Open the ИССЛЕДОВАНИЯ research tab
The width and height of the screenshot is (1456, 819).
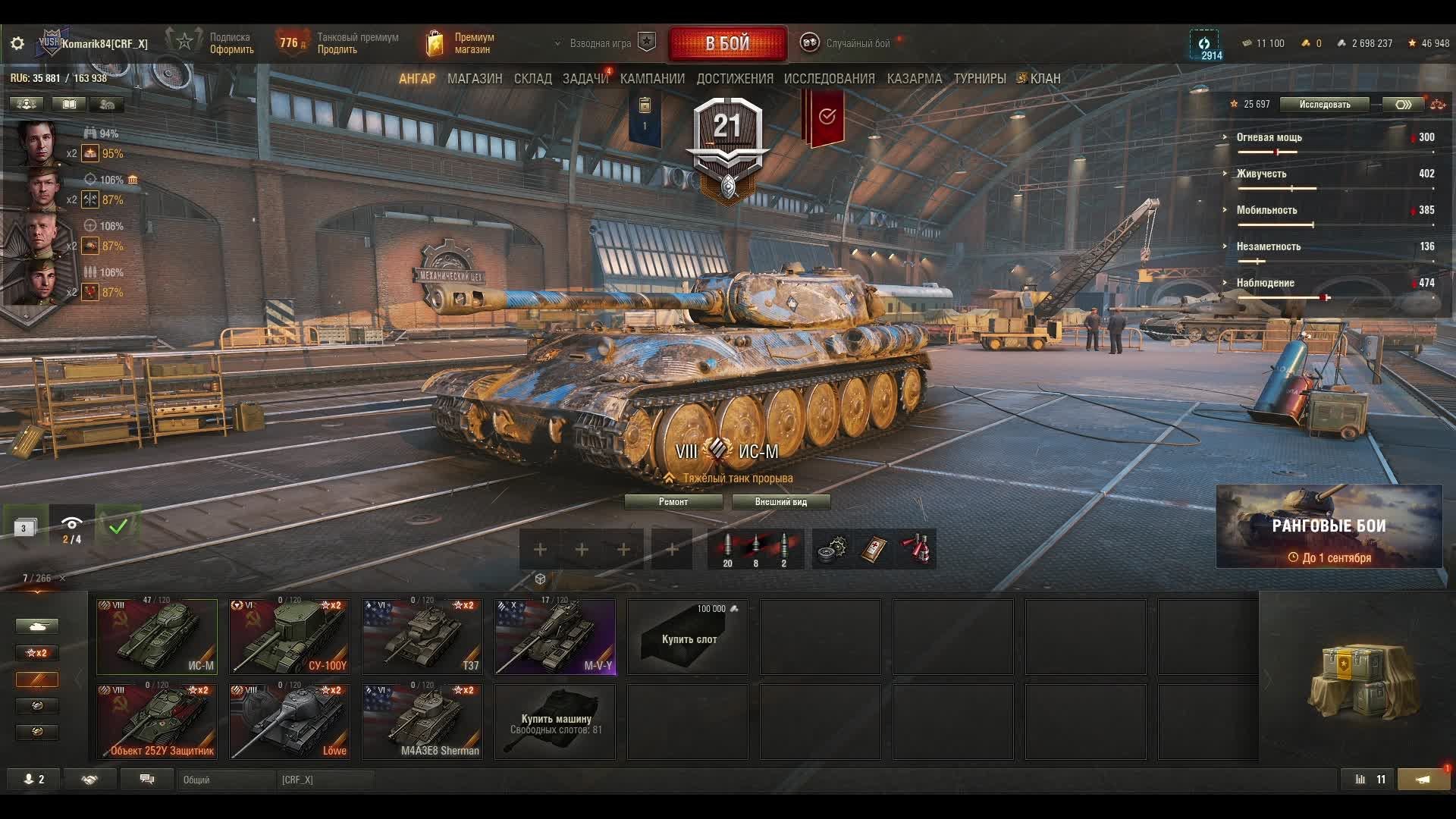829,79
